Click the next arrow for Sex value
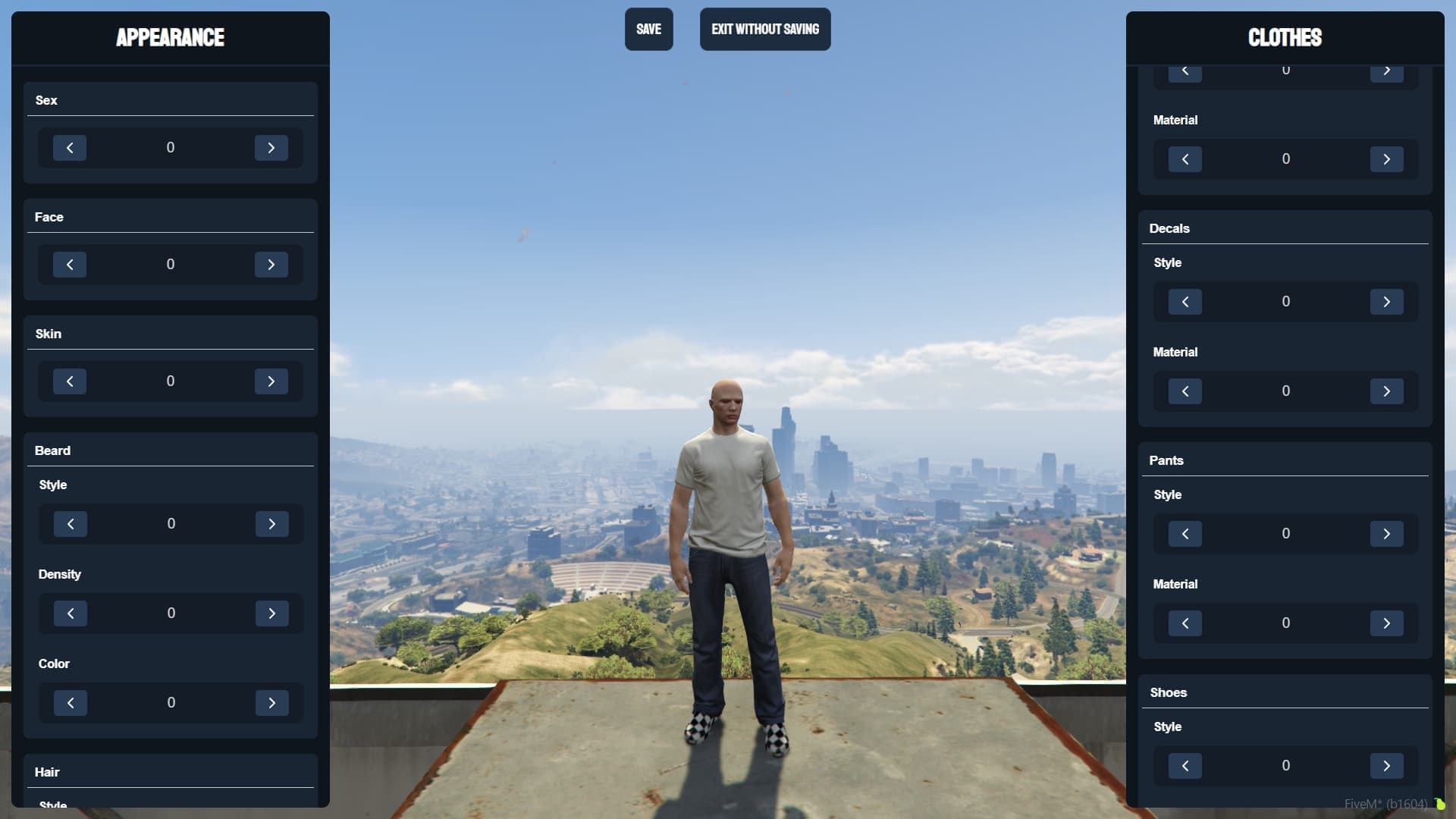Screen dimensions: 1456x819 click(271, 148)
